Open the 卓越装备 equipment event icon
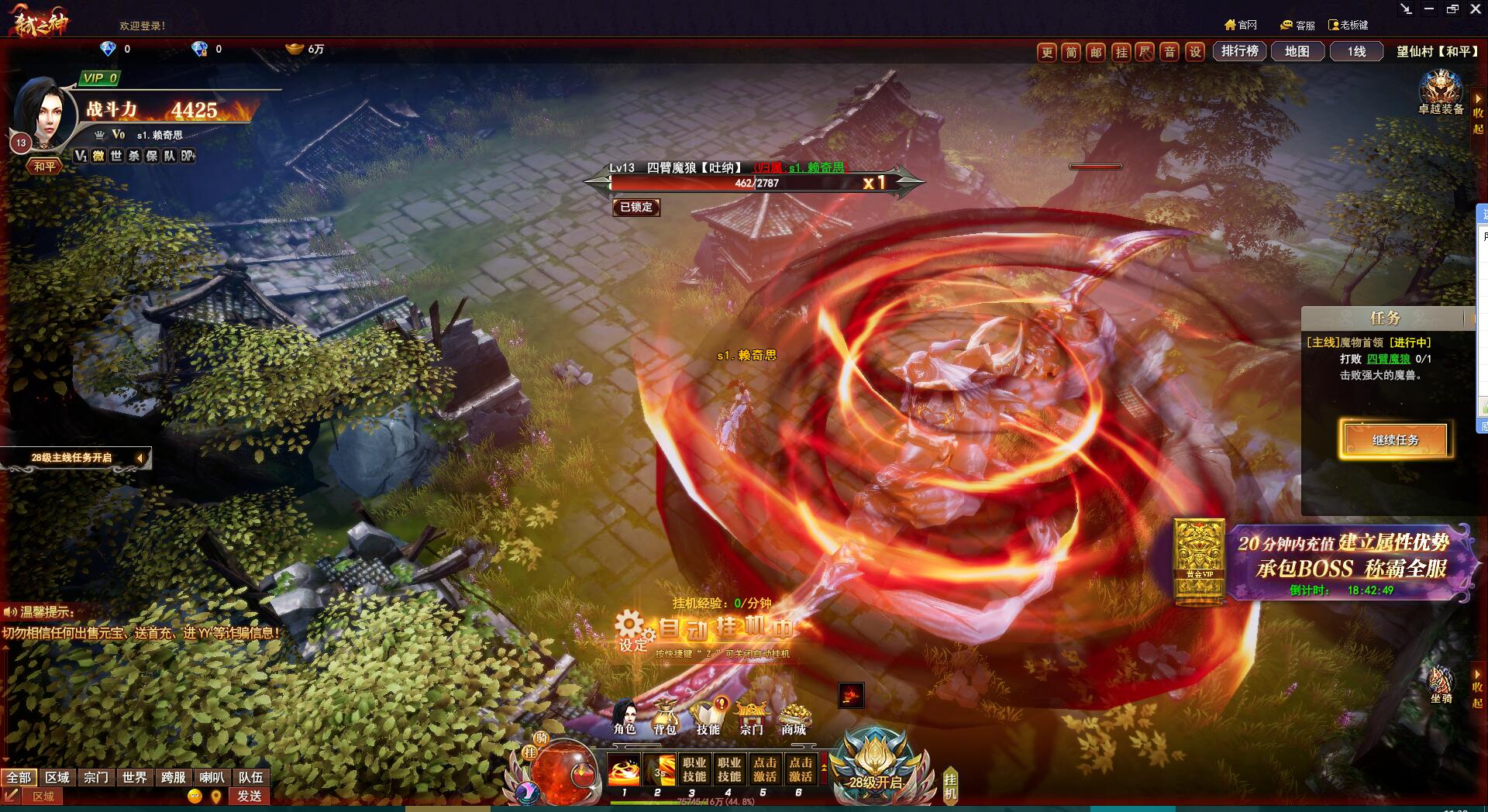 [1441, 93]
